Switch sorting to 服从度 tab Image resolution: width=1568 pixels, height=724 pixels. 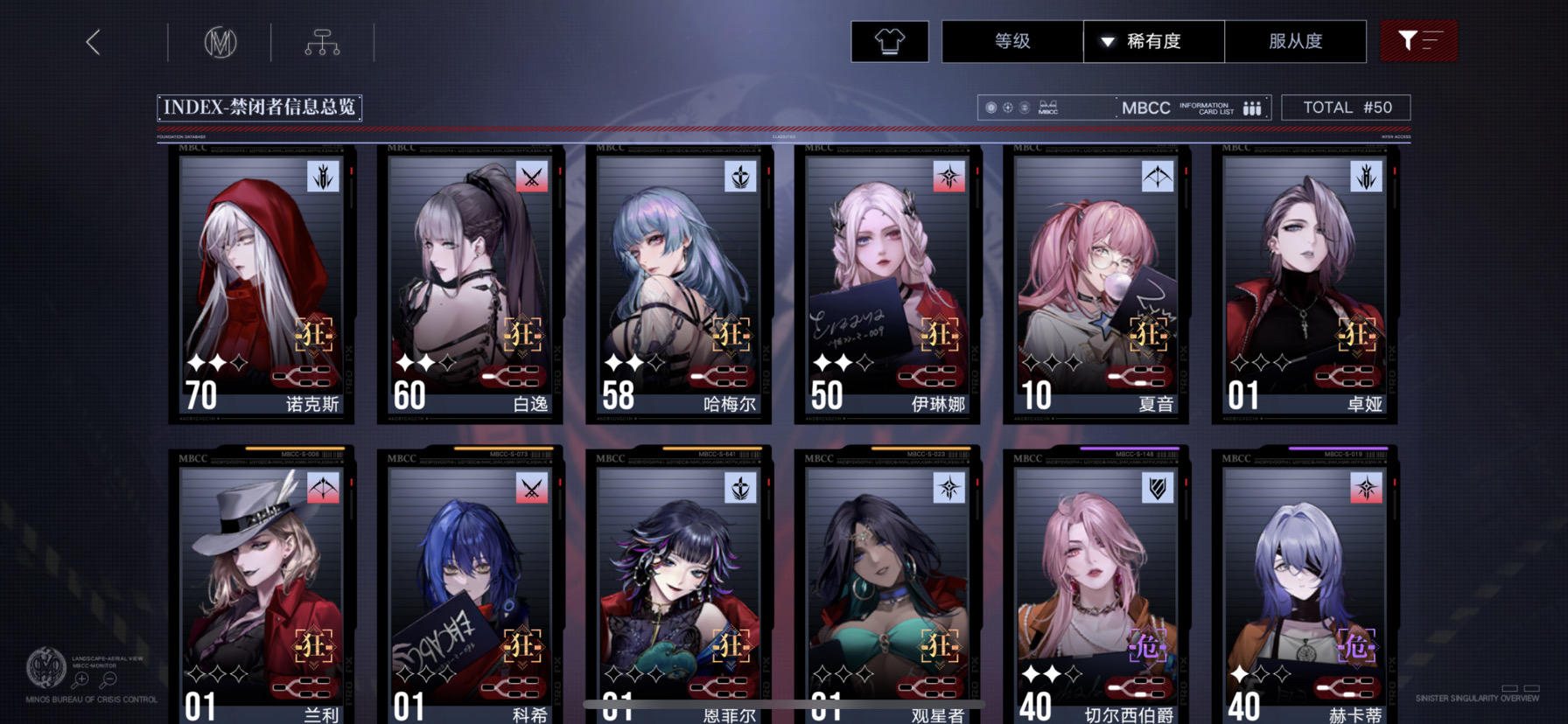coord(1295,40)
